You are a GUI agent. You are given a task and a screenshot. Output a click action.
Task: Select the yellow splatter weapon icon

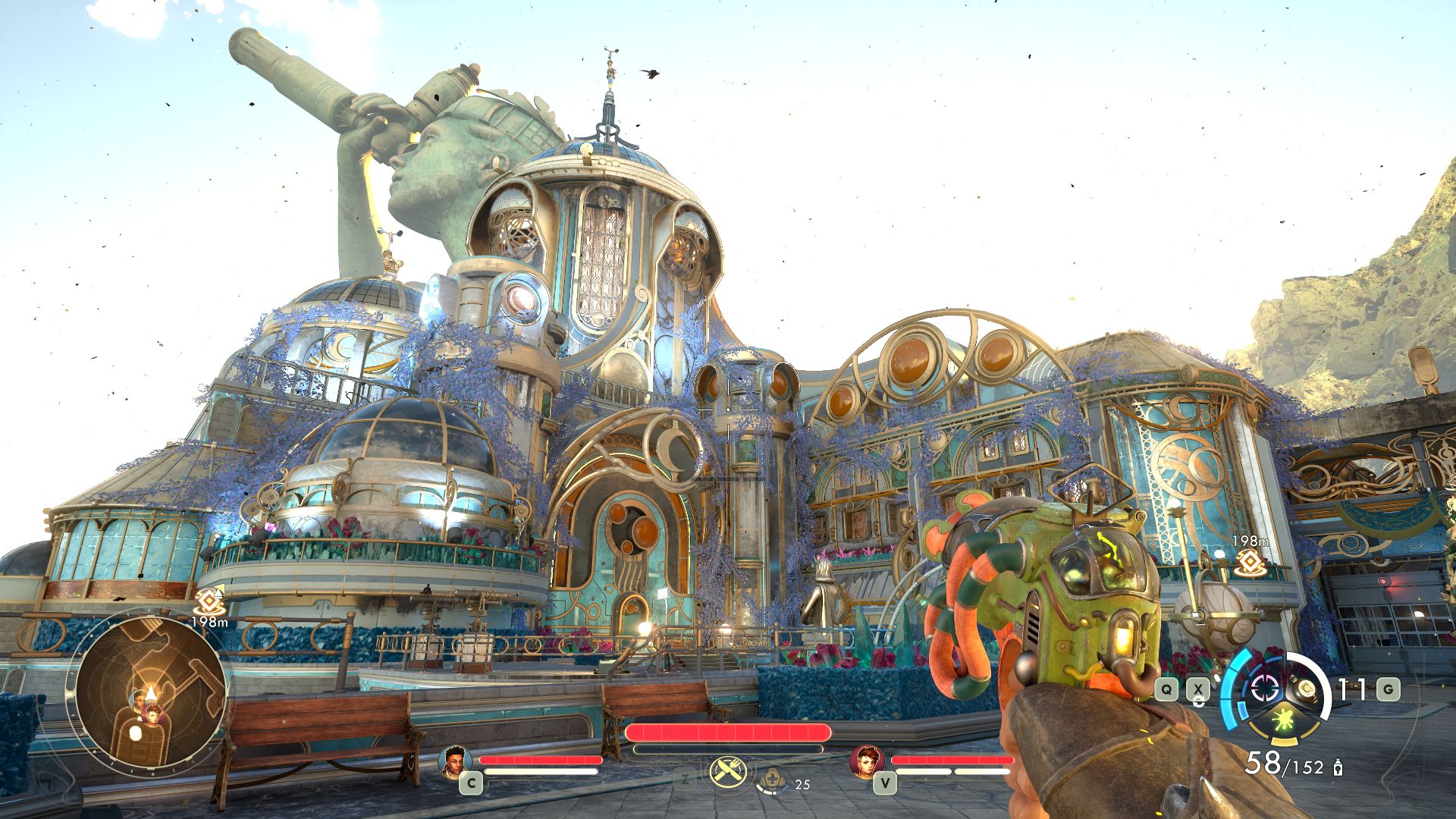tap(1284, 720)
